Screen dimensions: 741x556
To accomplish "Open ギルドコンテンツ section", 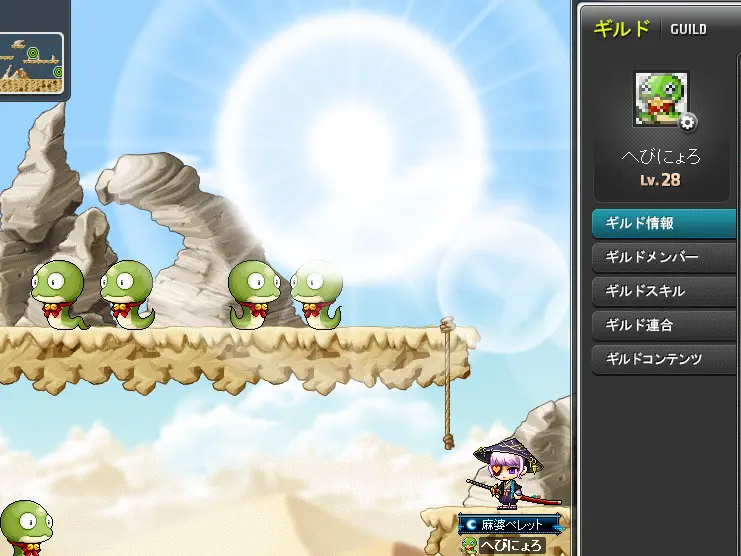I will click(665, 359).
